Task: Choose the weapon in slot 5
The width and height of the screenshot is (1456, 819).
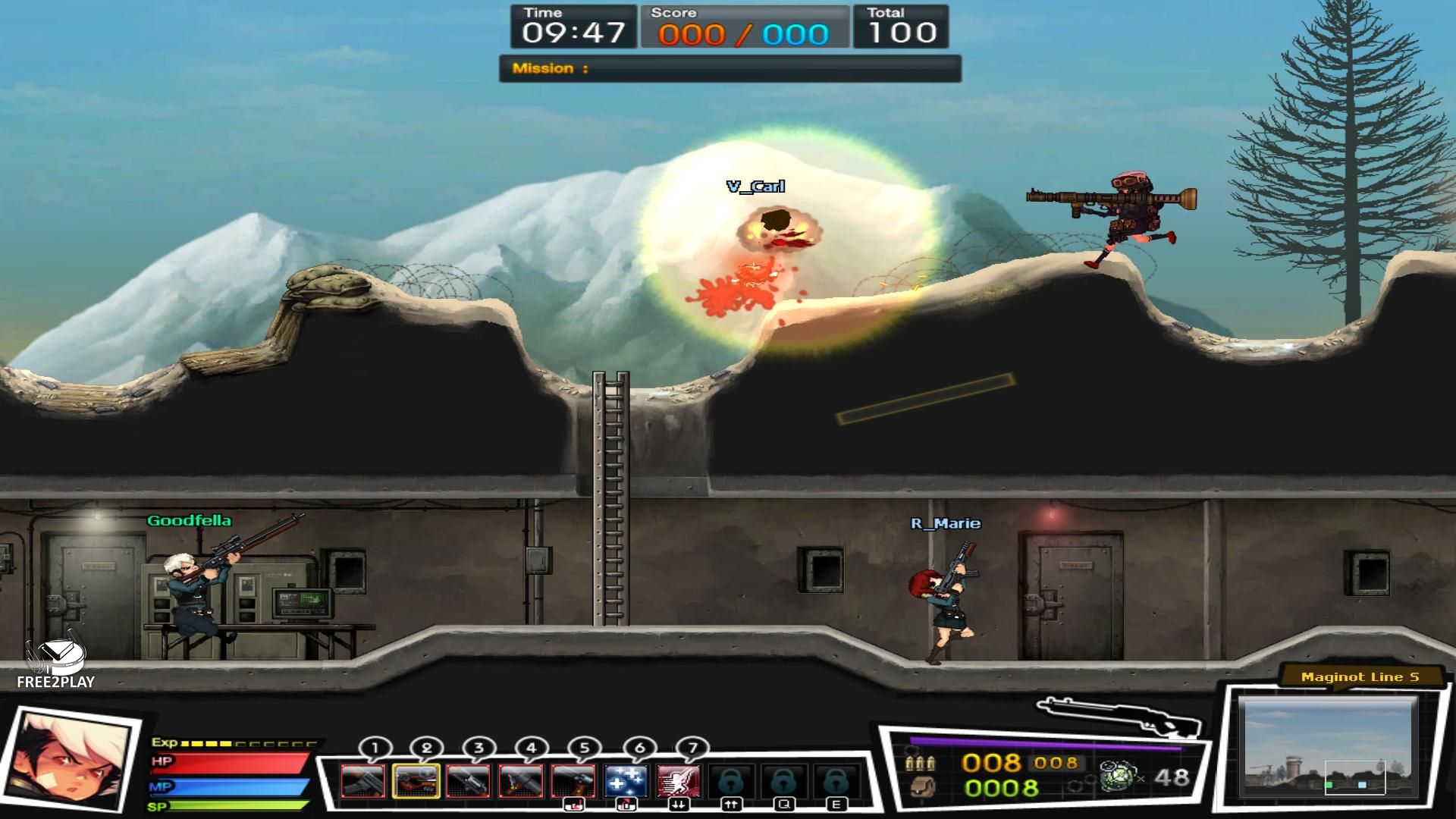Action: pos(573,780)
